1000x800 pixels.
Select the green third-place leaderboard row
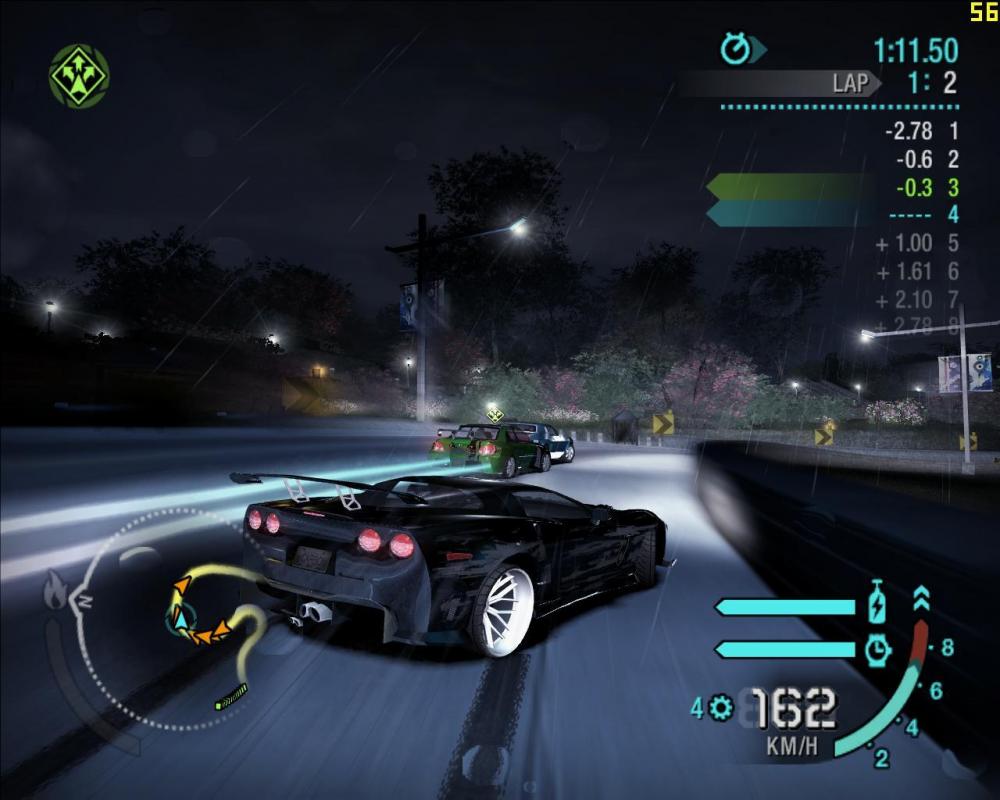click(832, 187)
